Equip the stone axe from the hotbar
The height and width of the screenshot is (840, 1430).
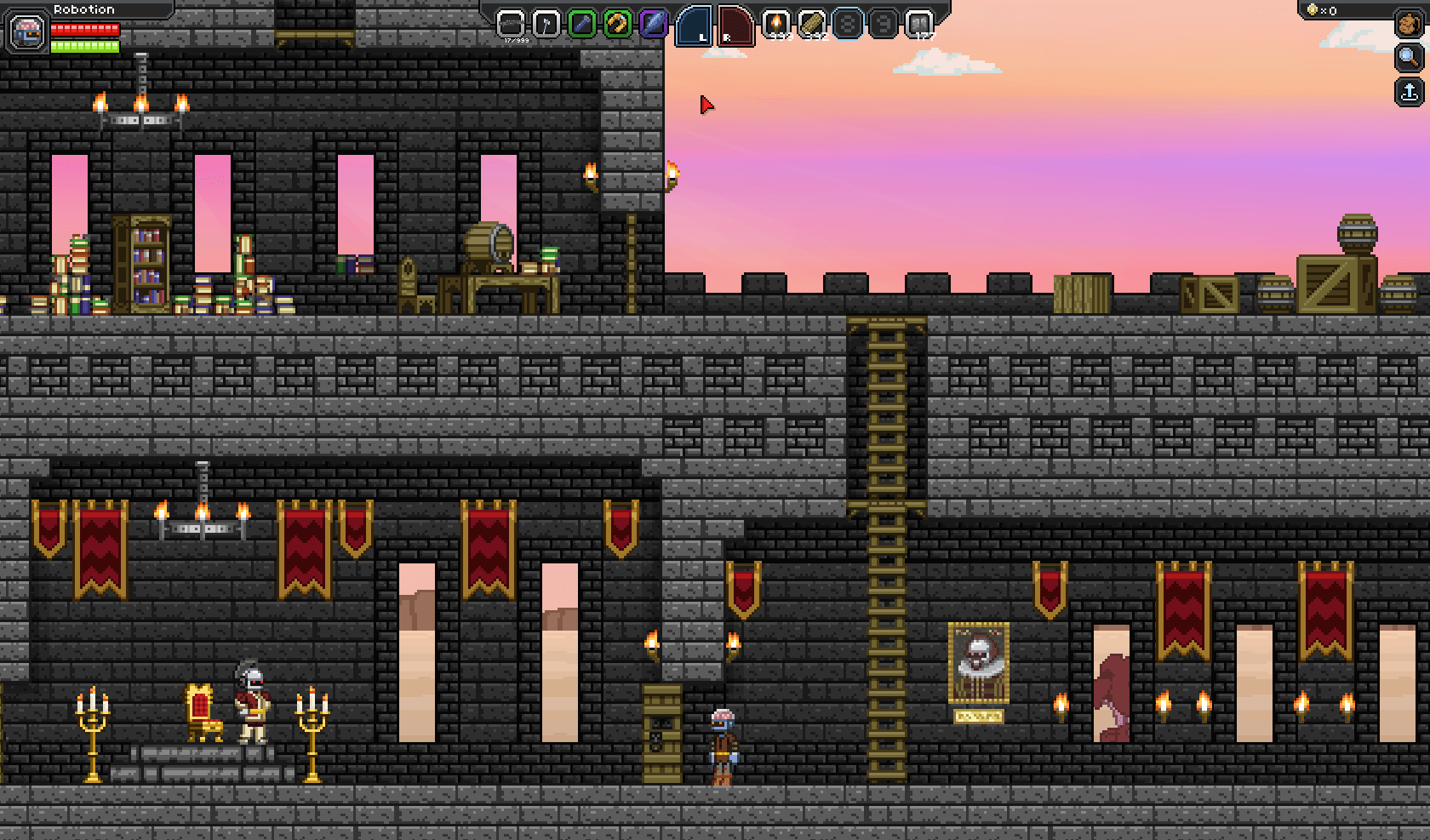click(549, 24)
